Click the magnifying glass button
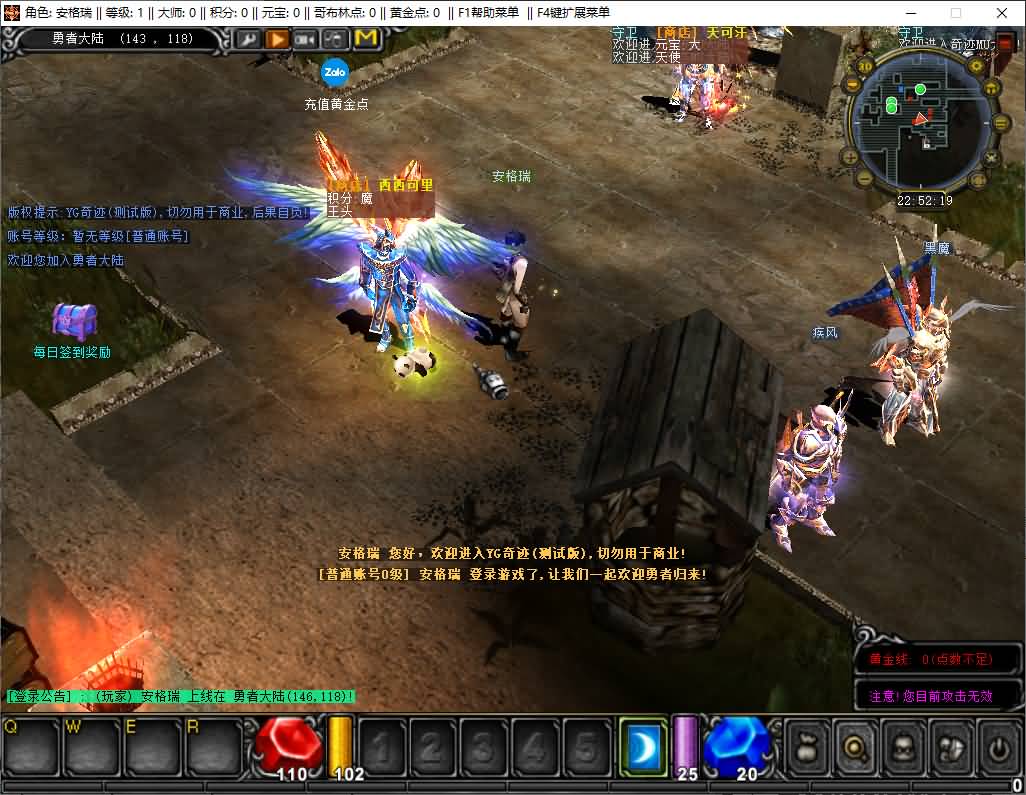Viewport: 1026px width, 795px height. 855,745
